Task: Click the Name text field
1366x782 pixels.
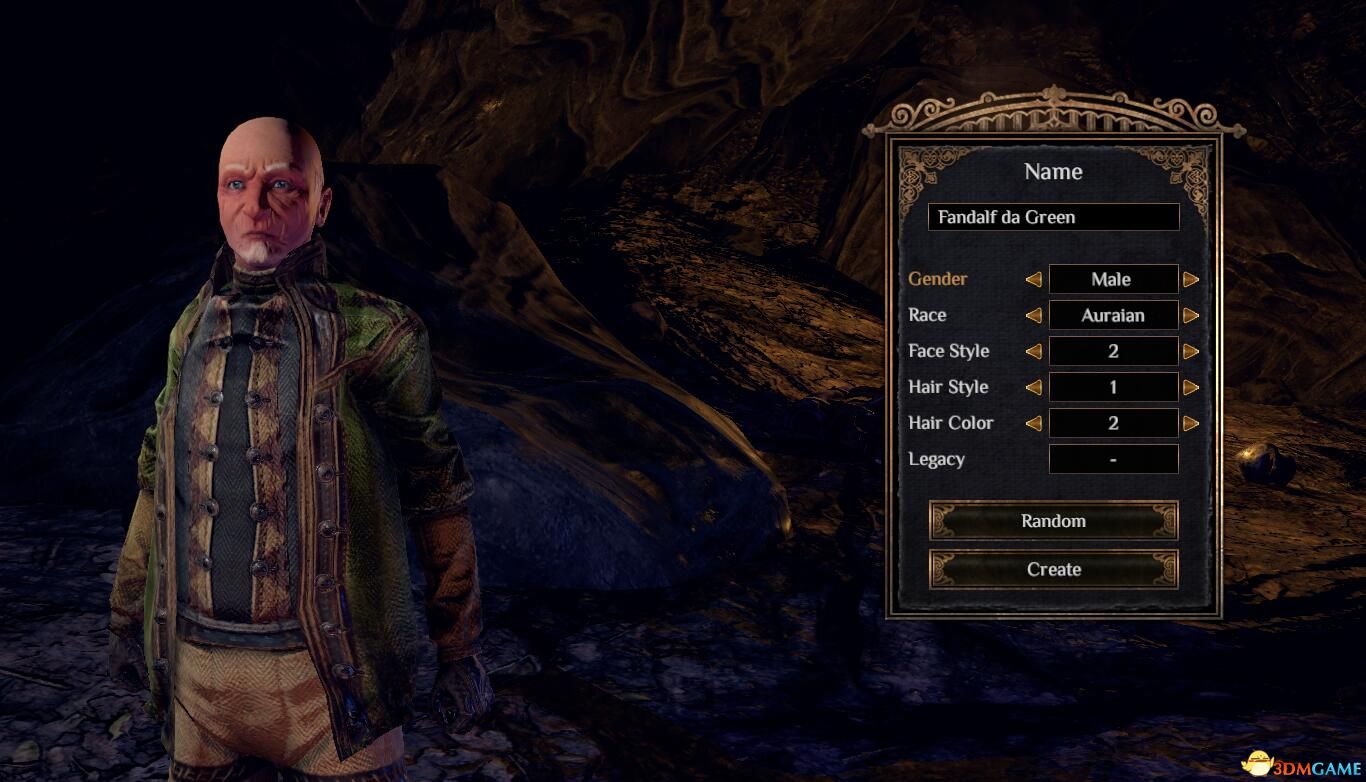Action: (1053, 217)
